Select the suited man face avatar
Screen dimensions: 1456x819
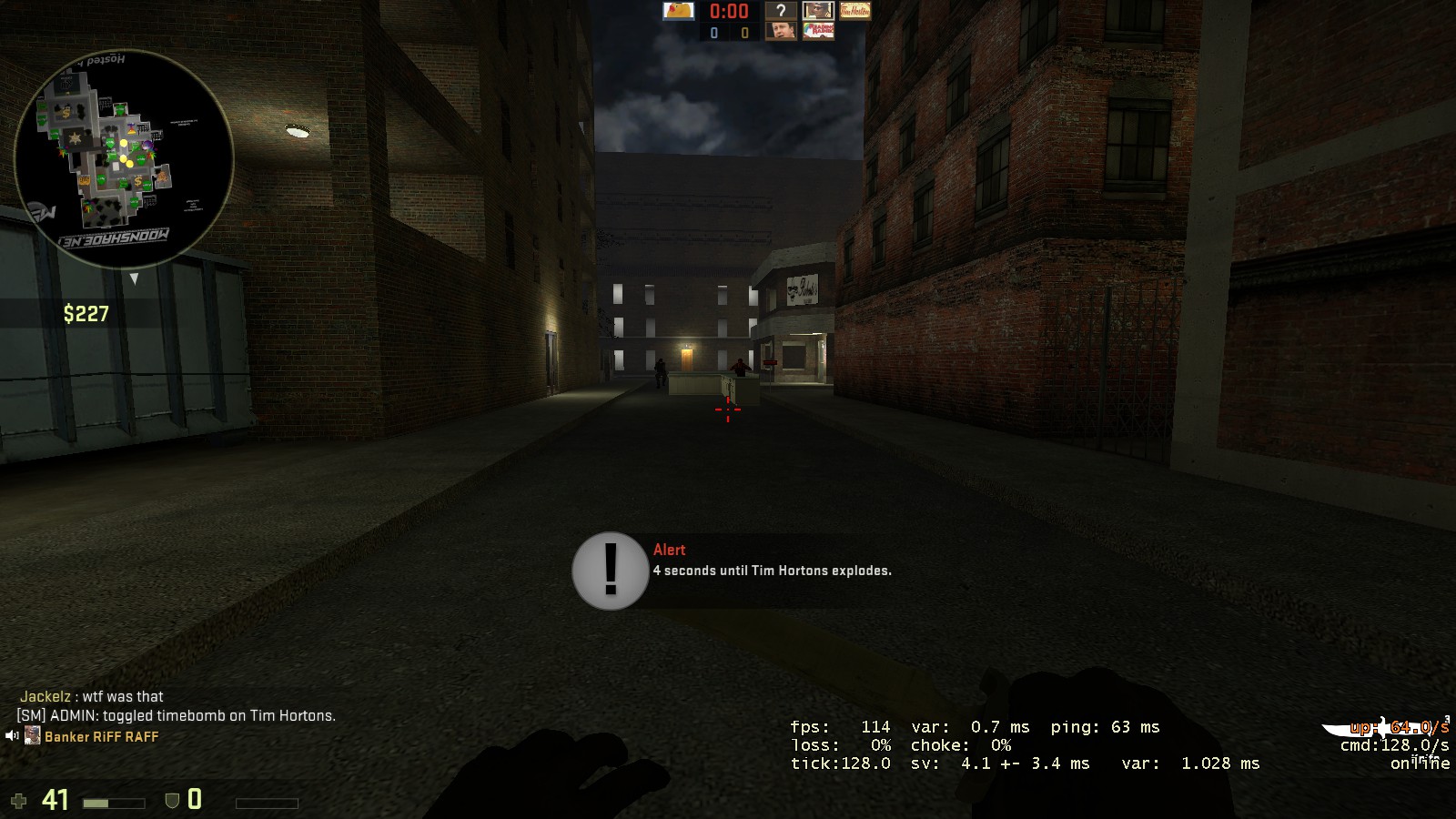(x=780, y=31)
